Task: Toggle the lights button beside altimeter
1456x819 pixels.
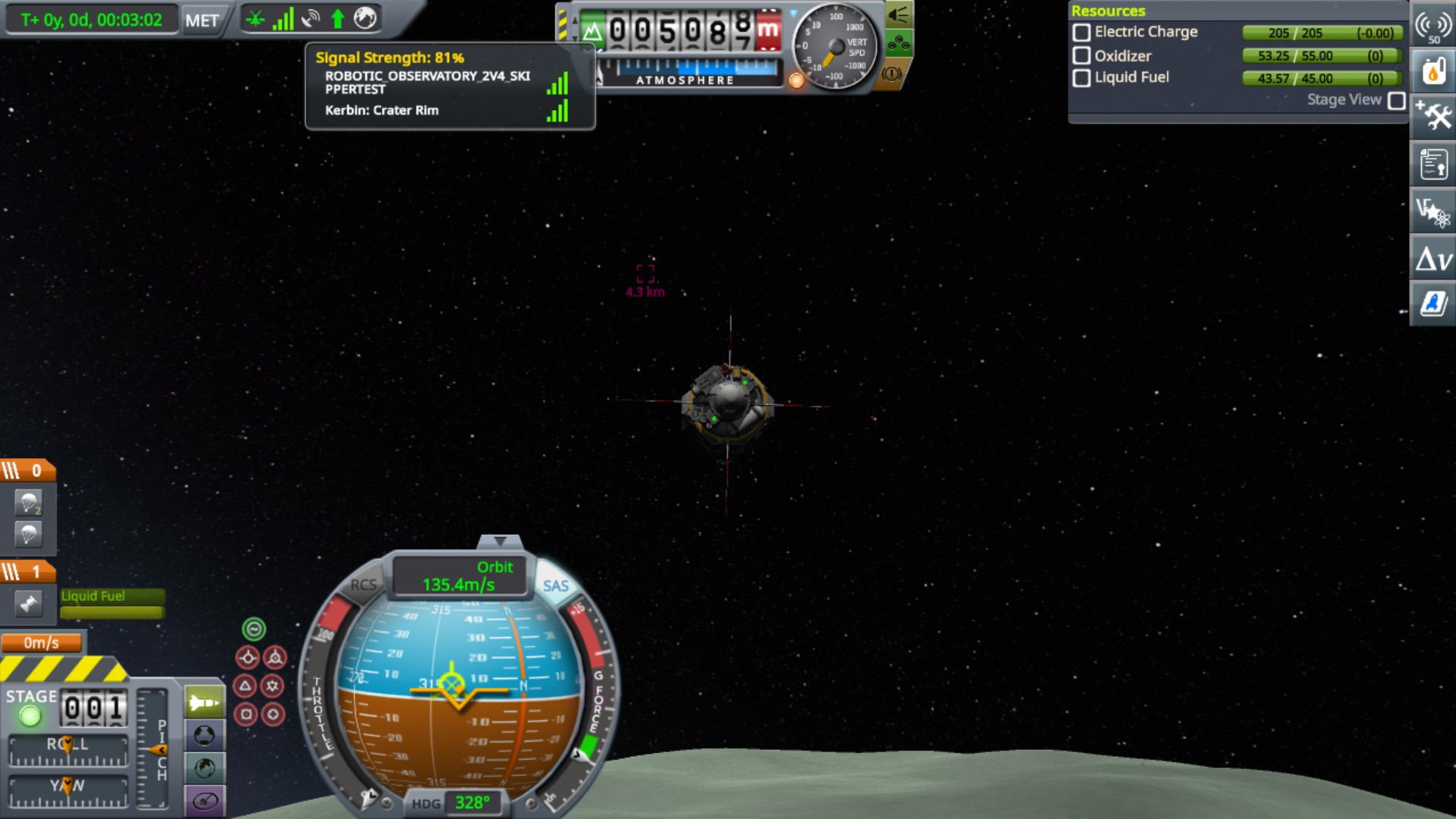Action: [899, 14]
